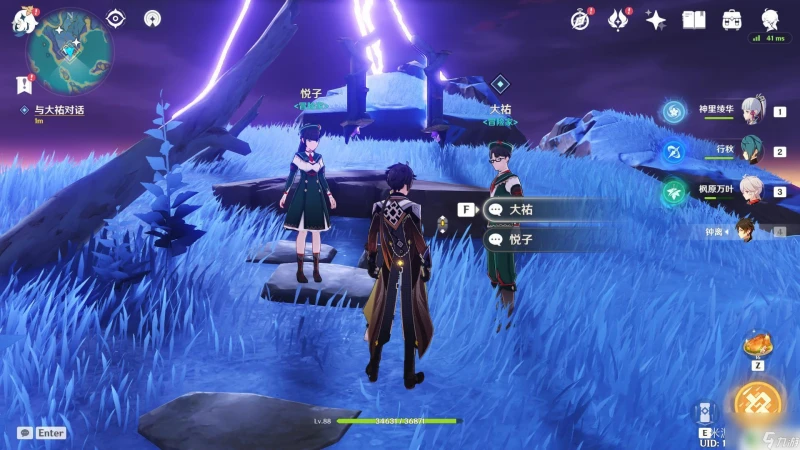This screenshot has height=450, width=800.
Task: Open the backpack inventory
Action: [x=732, y=19]
